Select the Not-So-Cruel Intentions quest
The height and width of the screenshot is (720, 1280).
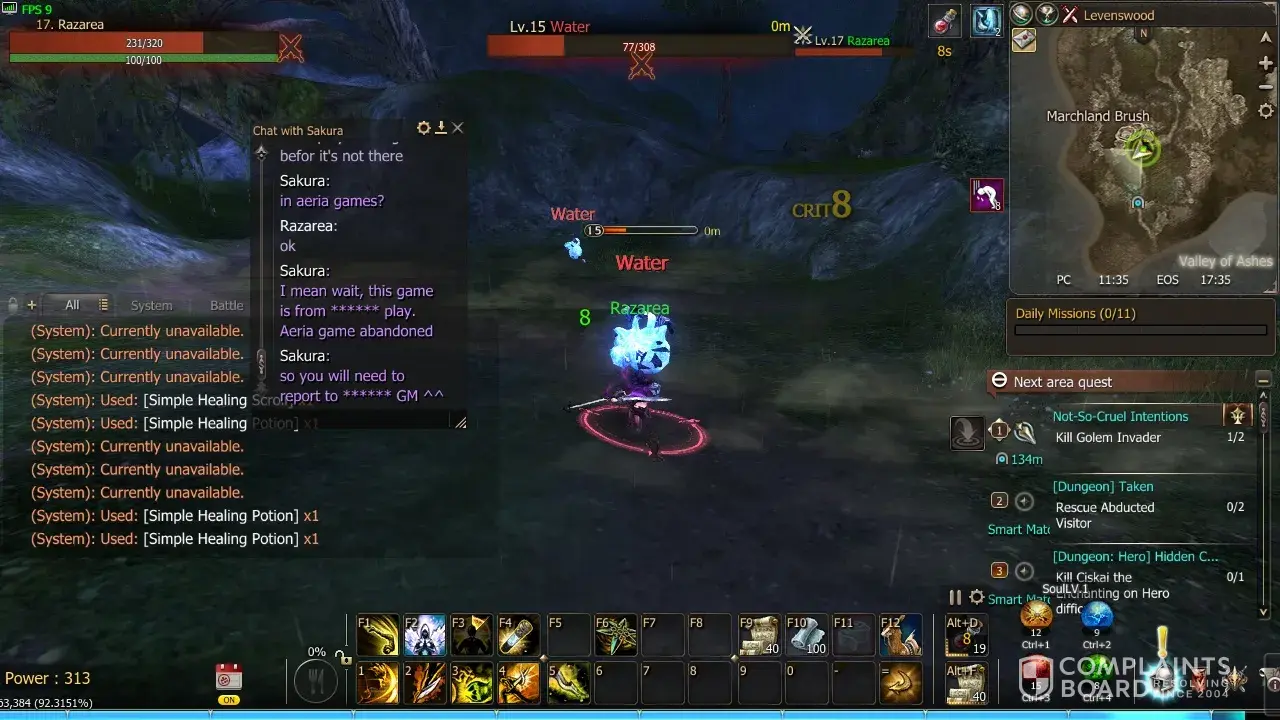(x=1120, y=416)
